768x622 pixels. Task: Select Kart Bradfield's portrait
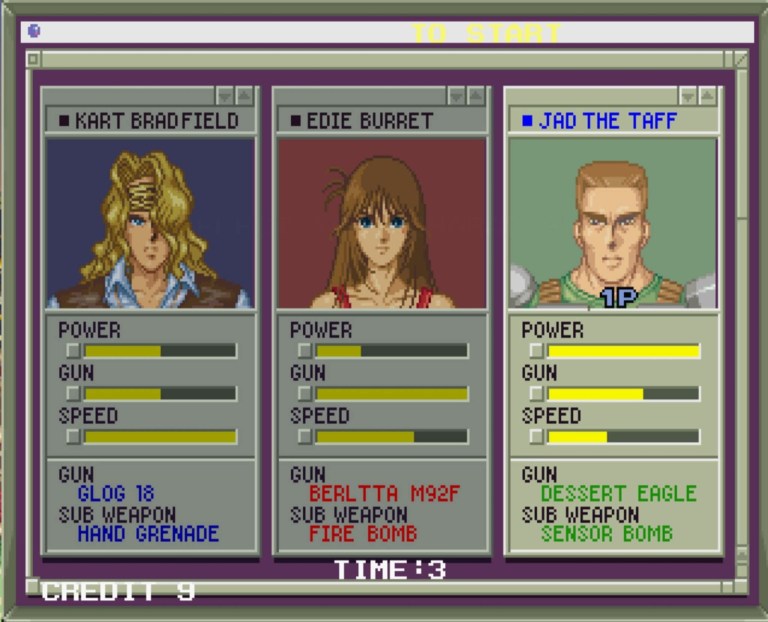[x=150, y=223]
